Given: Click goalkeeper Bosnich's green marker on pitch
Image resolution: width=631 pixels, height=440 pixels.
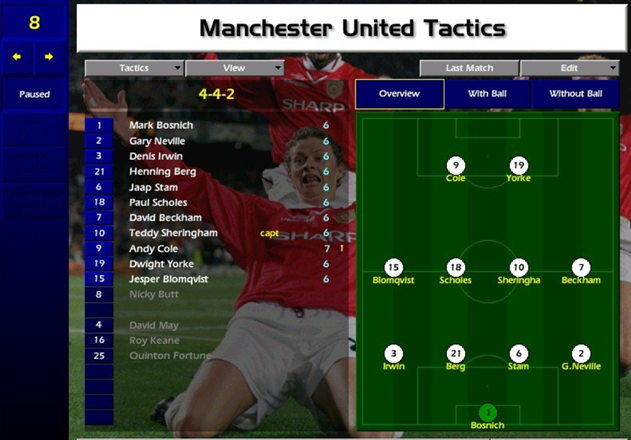Looking at the screenshot, I should (x=487, y=412).
